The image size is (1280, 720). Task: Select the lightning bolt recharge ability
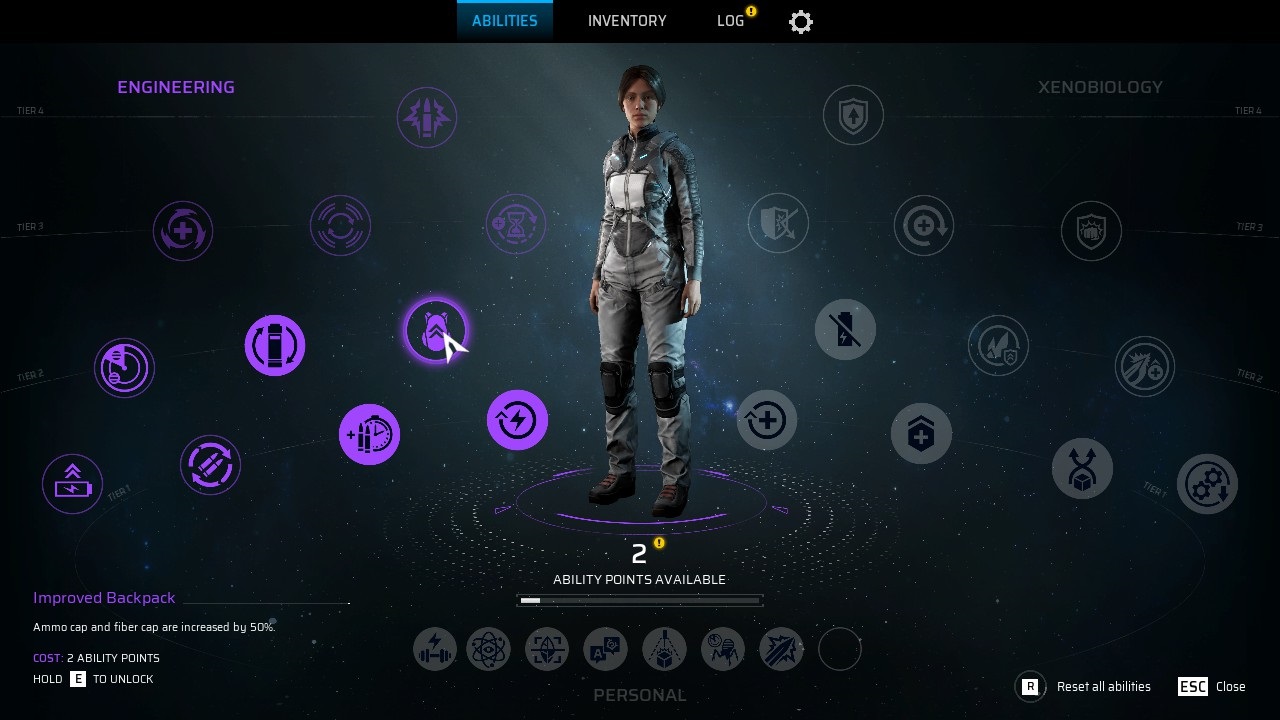[517, 420]
